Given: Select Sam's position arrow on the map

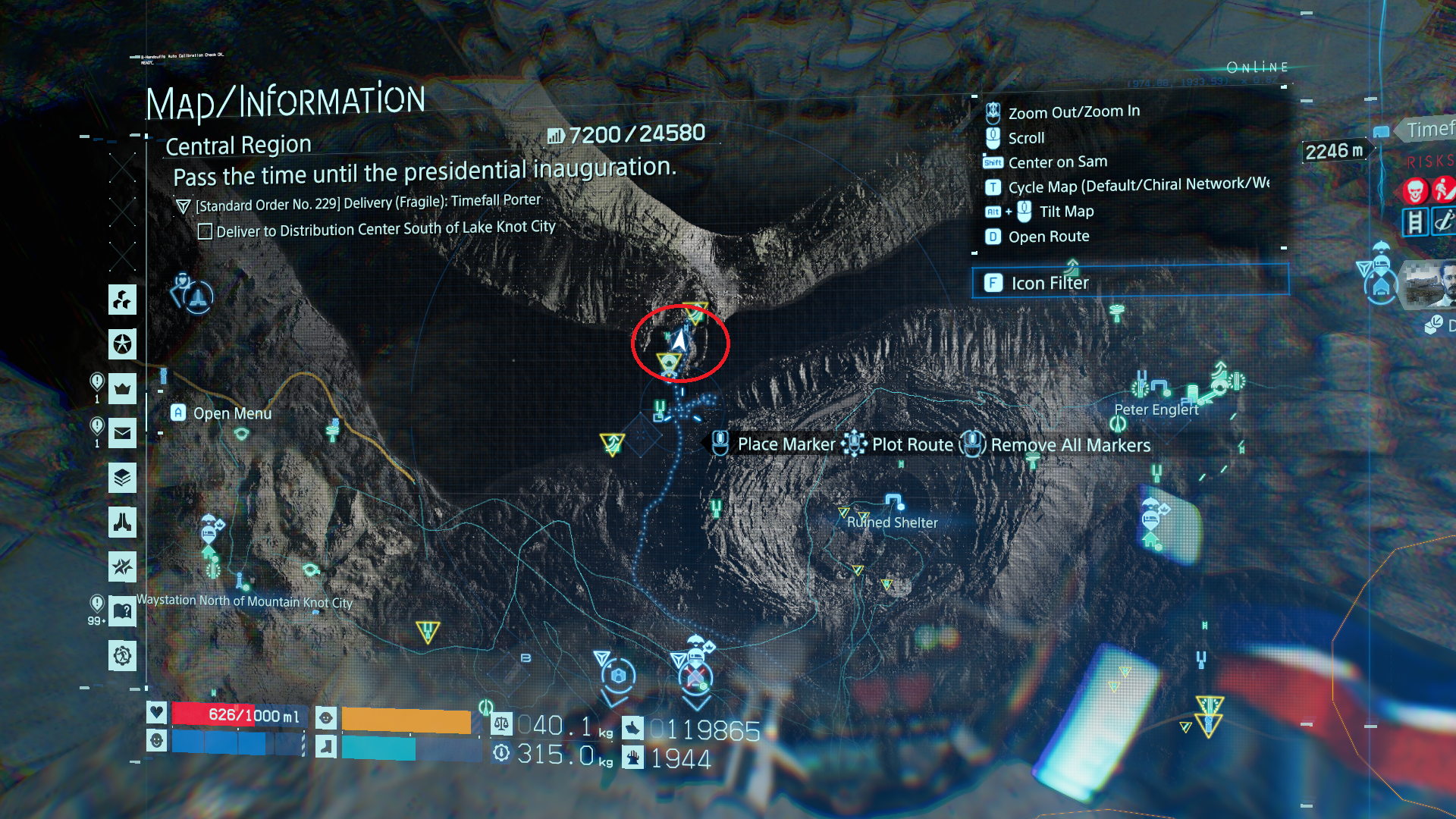Looking at the screenshot, I should 679,340.
